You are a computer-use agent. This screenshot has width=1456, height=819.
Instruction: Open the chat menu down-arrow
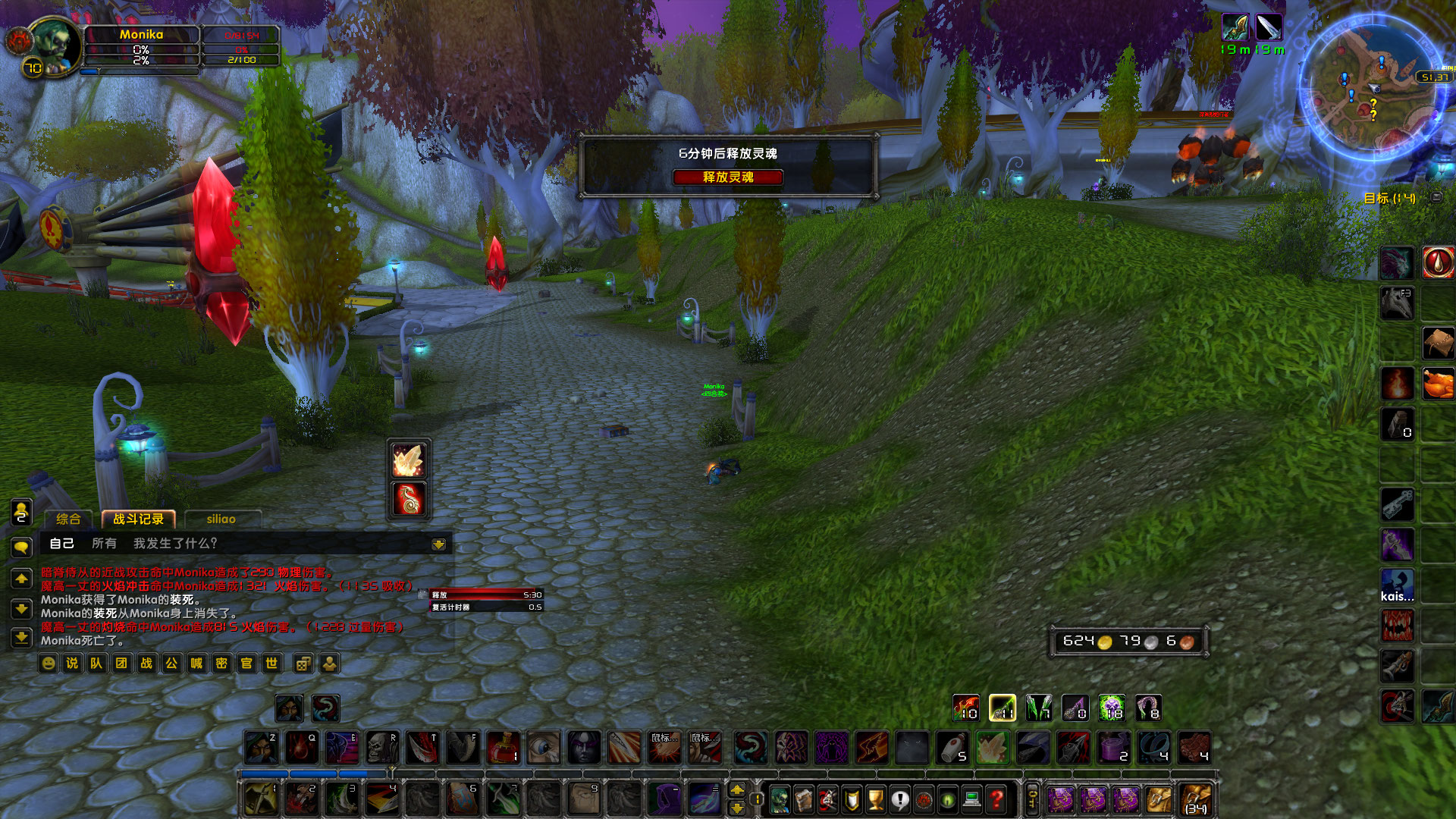click(x=438, y=544)
